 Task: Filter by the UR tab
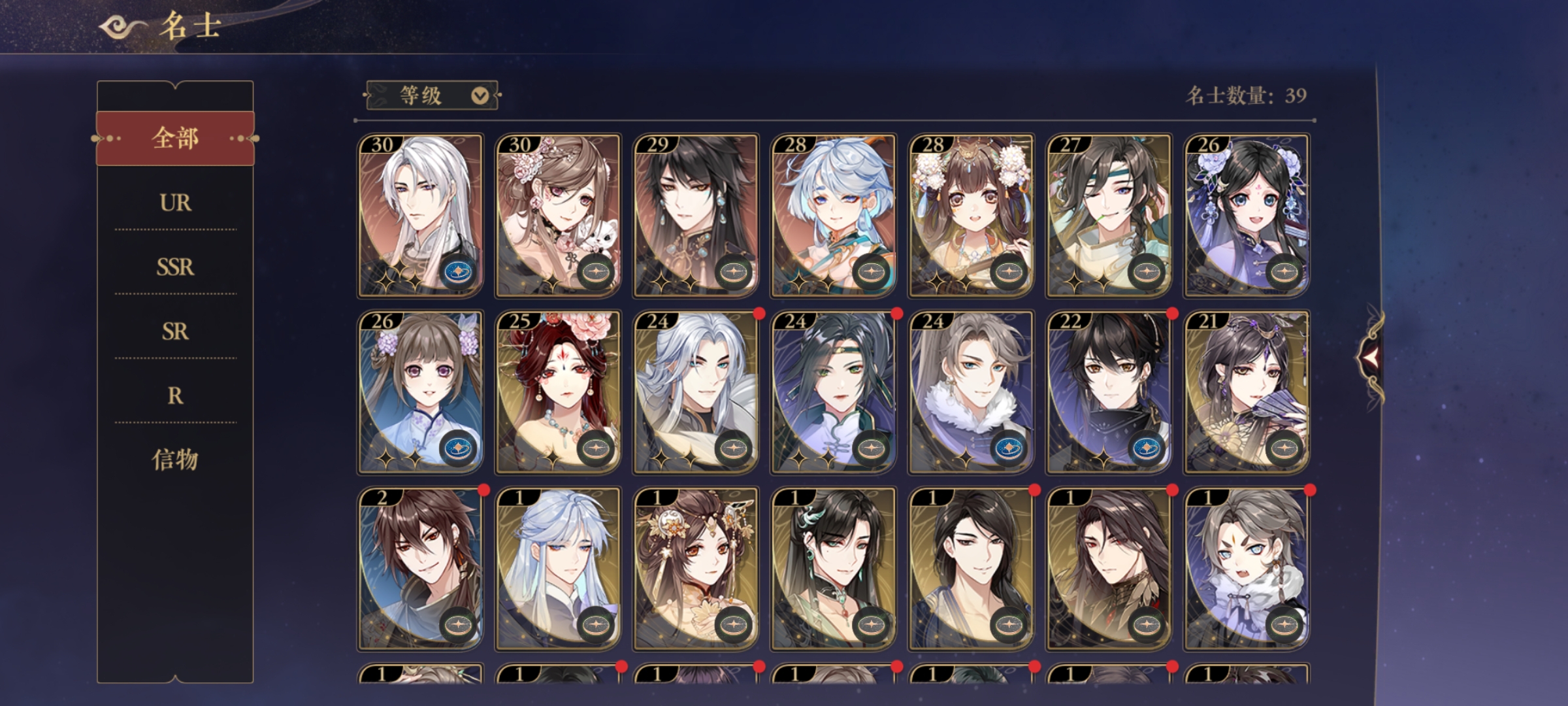[175, 203]
